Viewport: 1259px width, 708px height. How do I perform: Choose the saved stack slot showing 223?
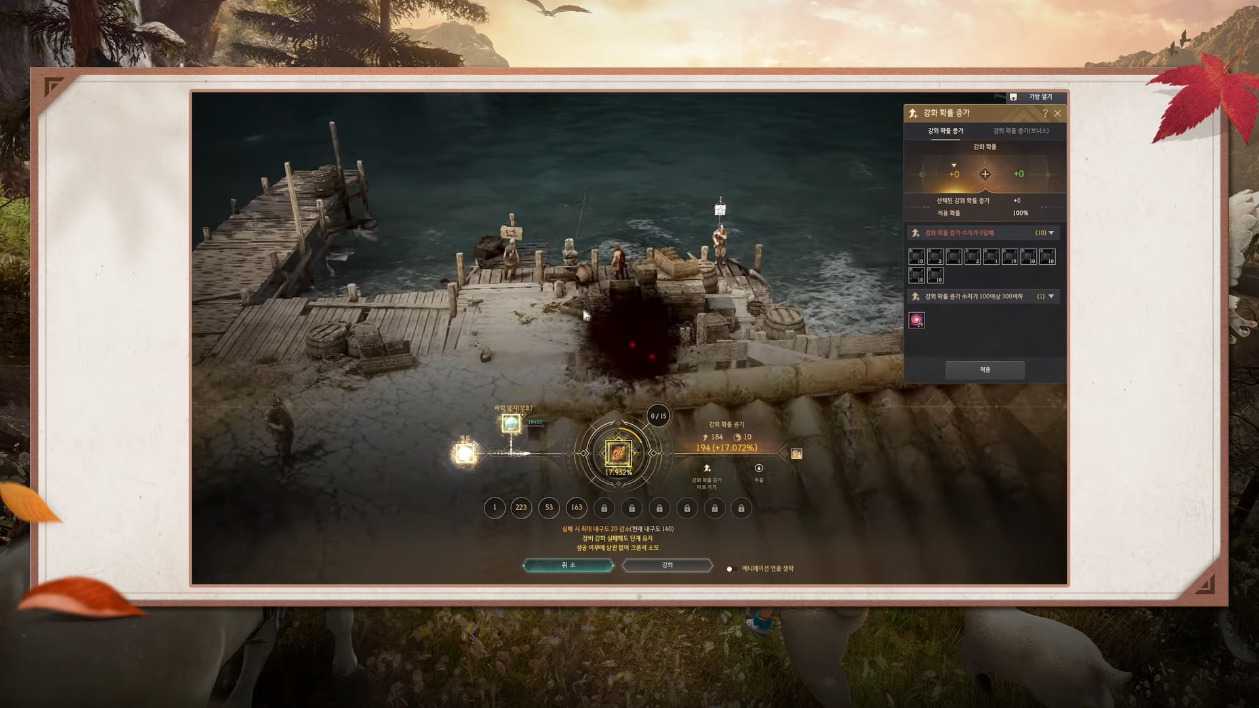click(521, 508)
